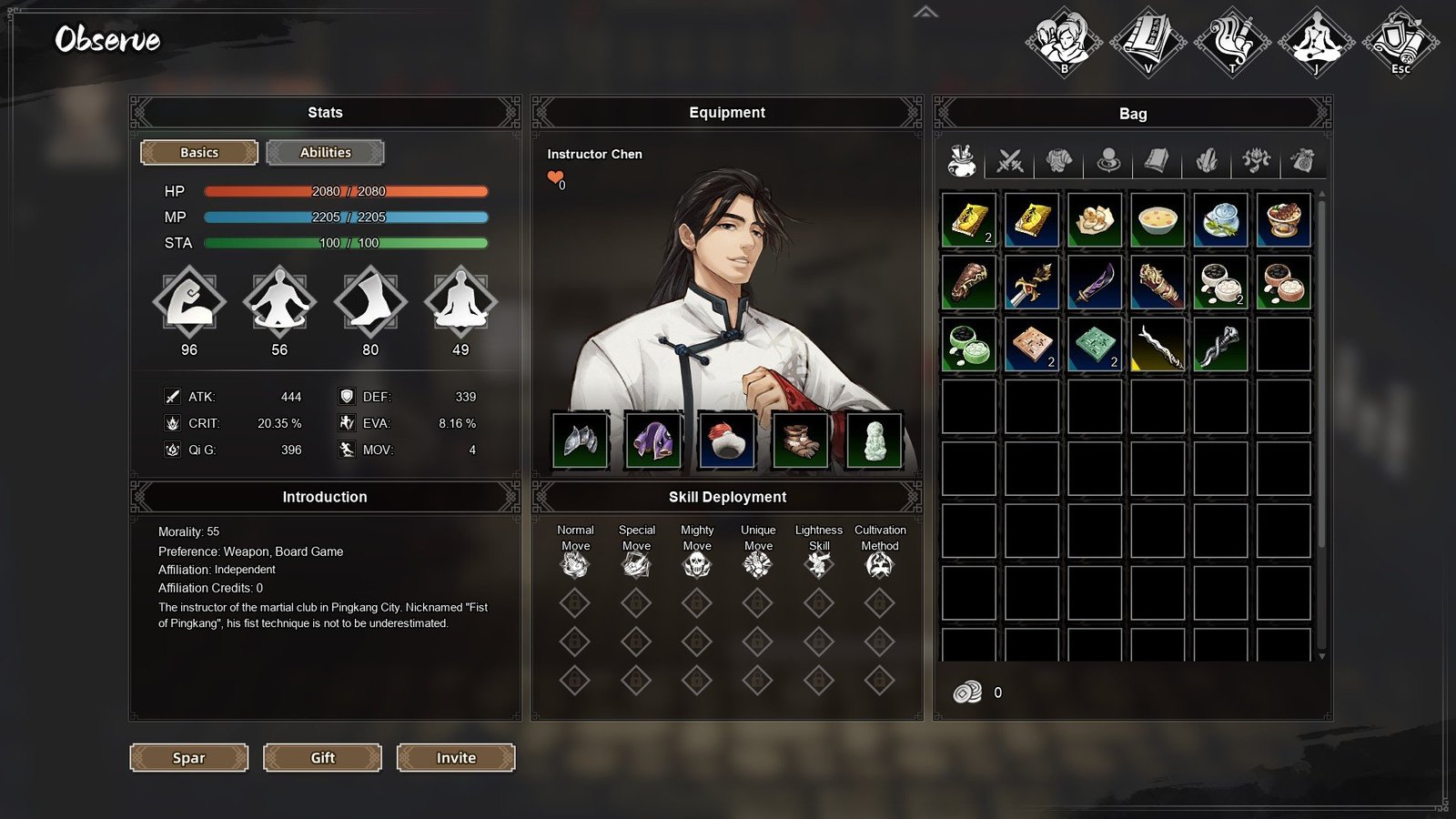Select the gold-hilted sword in the bag

pyautogui.click(x=1032, y=282)
